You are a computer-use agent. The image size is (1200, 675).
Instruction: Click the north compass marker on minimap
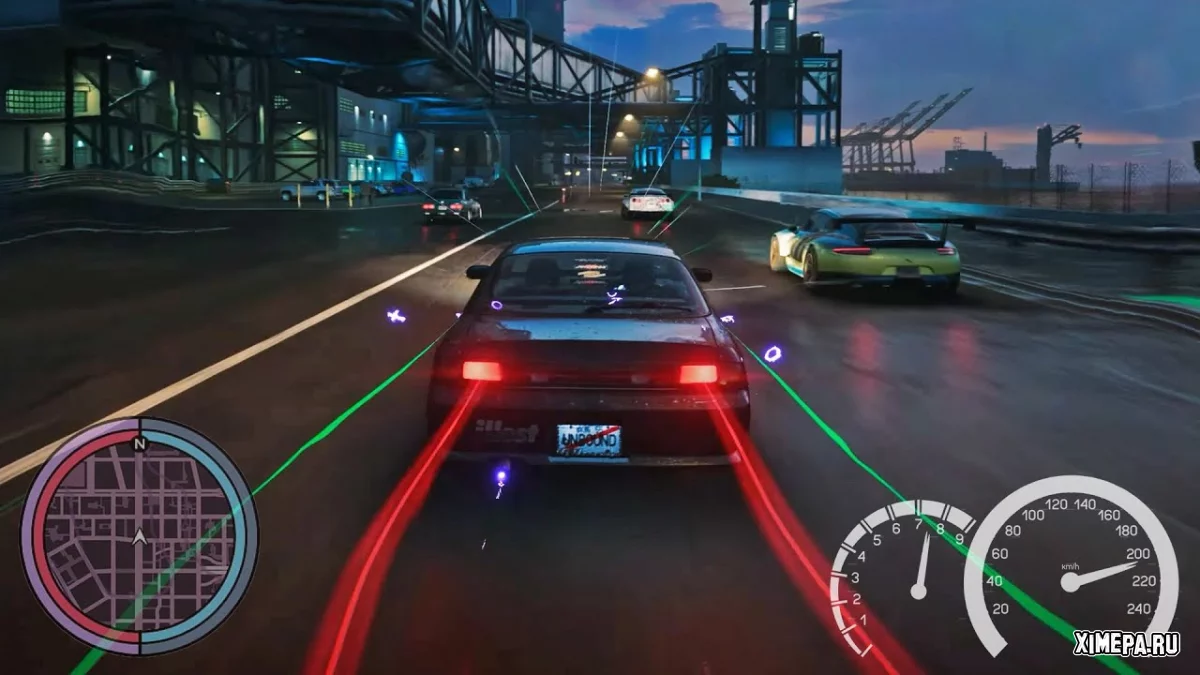tap(140, 443)
